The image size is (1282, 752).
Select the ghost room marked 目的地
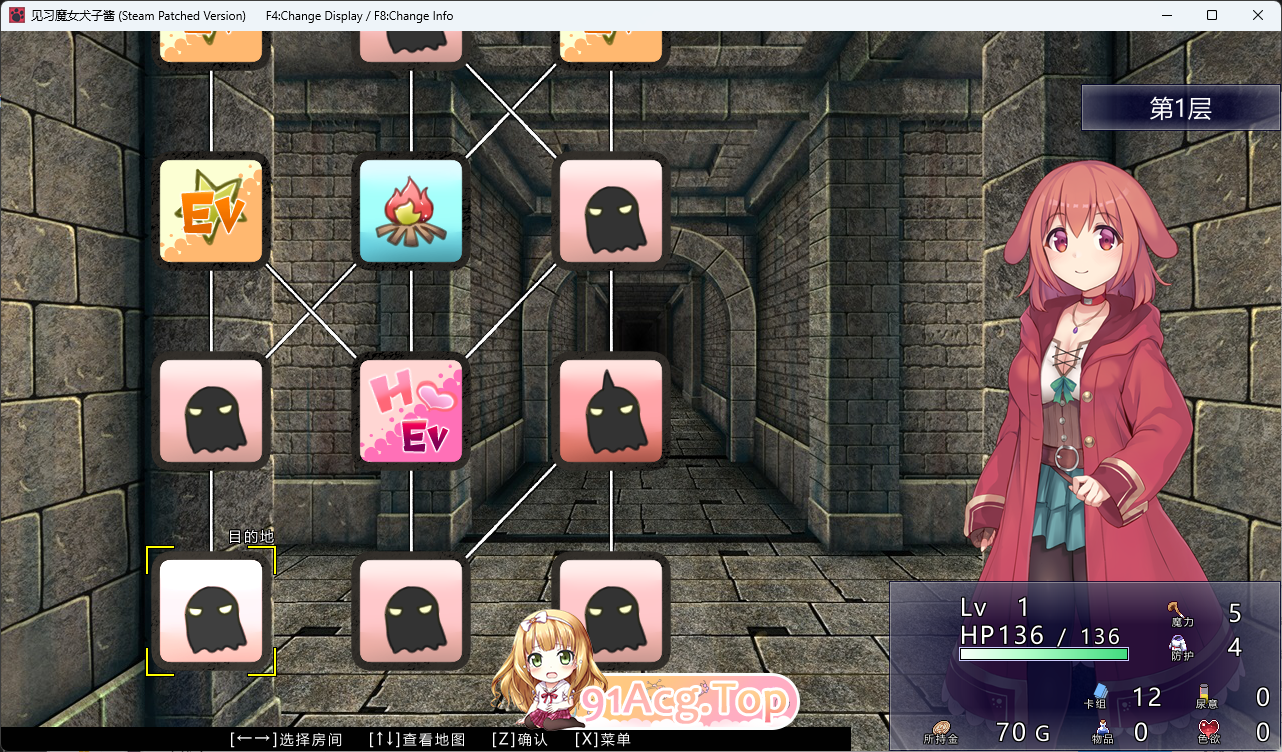click(x=211, y=611)
